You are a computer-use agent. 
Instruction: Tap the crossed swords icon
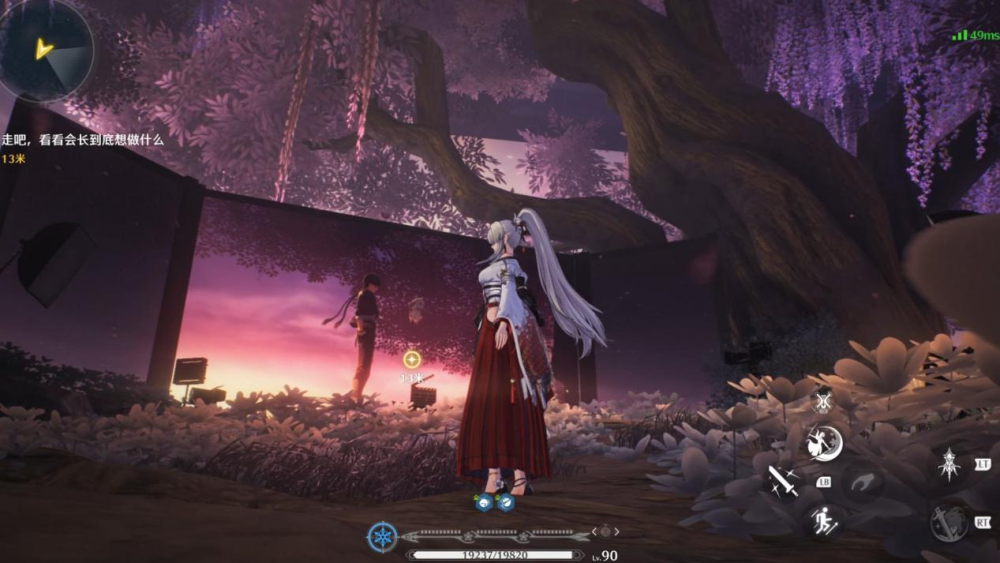823,401
